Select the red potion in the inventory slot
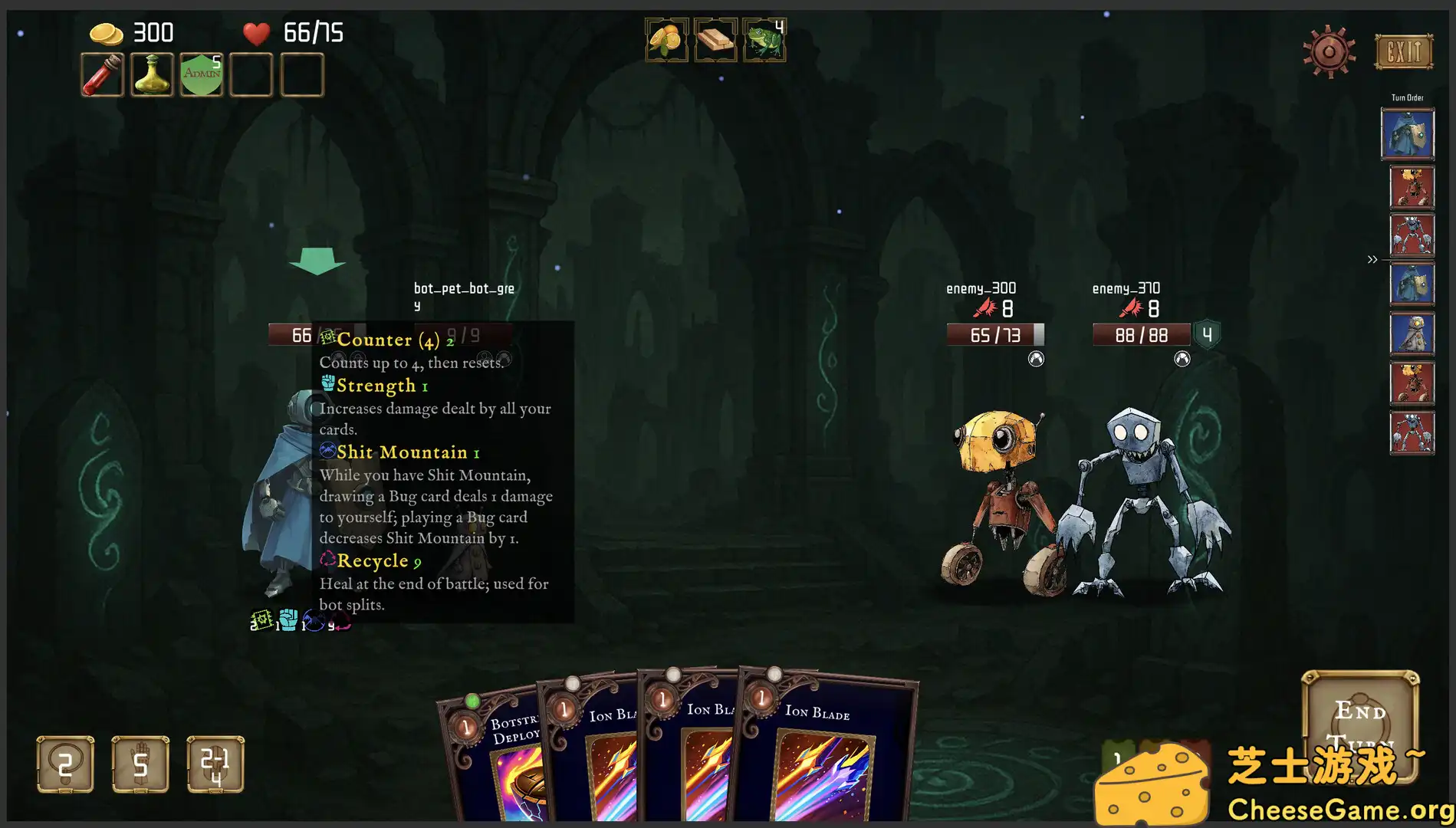The height and width of the screenshot is (828, 1456). (102, 76)
